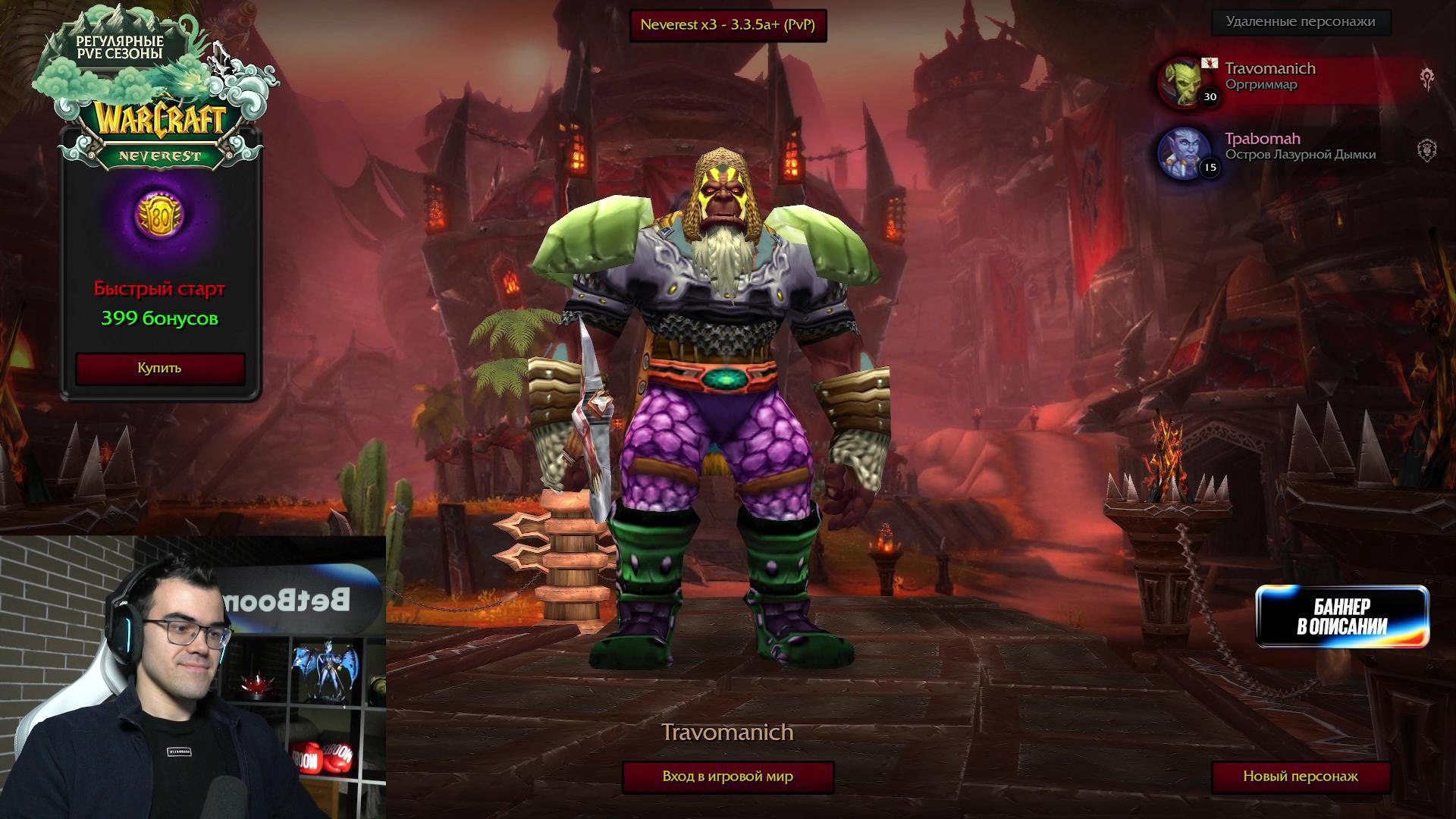Viewport: 1456px width, 819px height.
Task: Create a character via "Новый персонаж"
Action: 1300,777
